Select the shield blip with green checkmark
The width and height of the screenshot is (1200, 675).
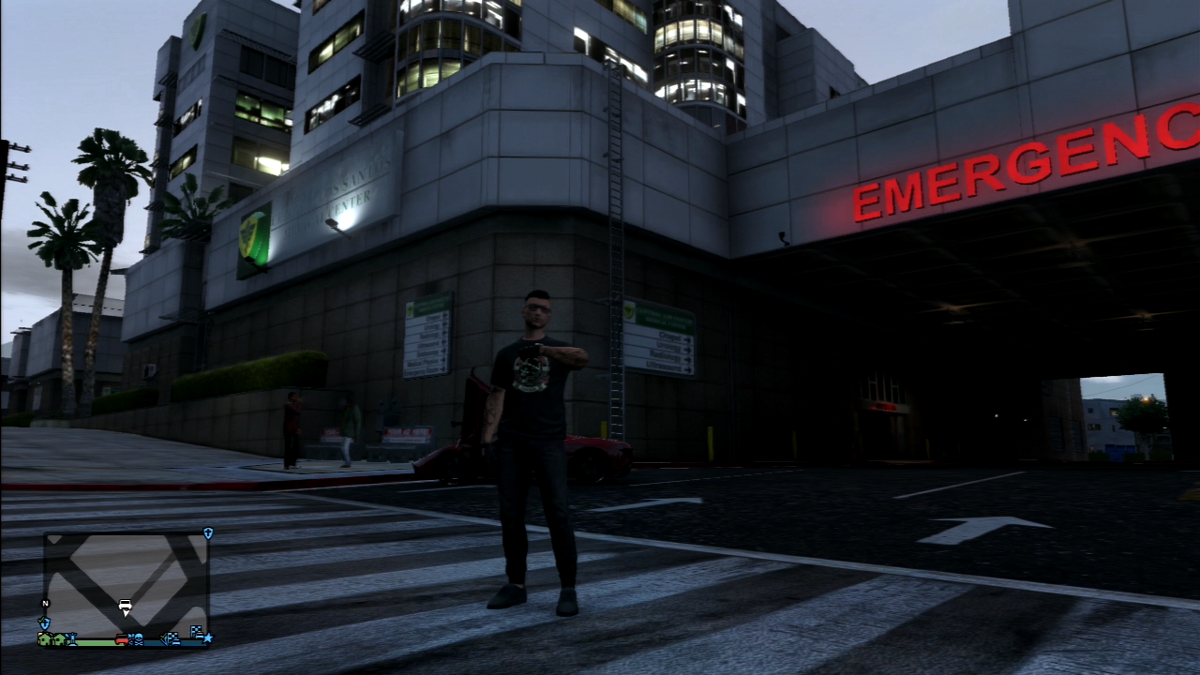coord(45,623)
